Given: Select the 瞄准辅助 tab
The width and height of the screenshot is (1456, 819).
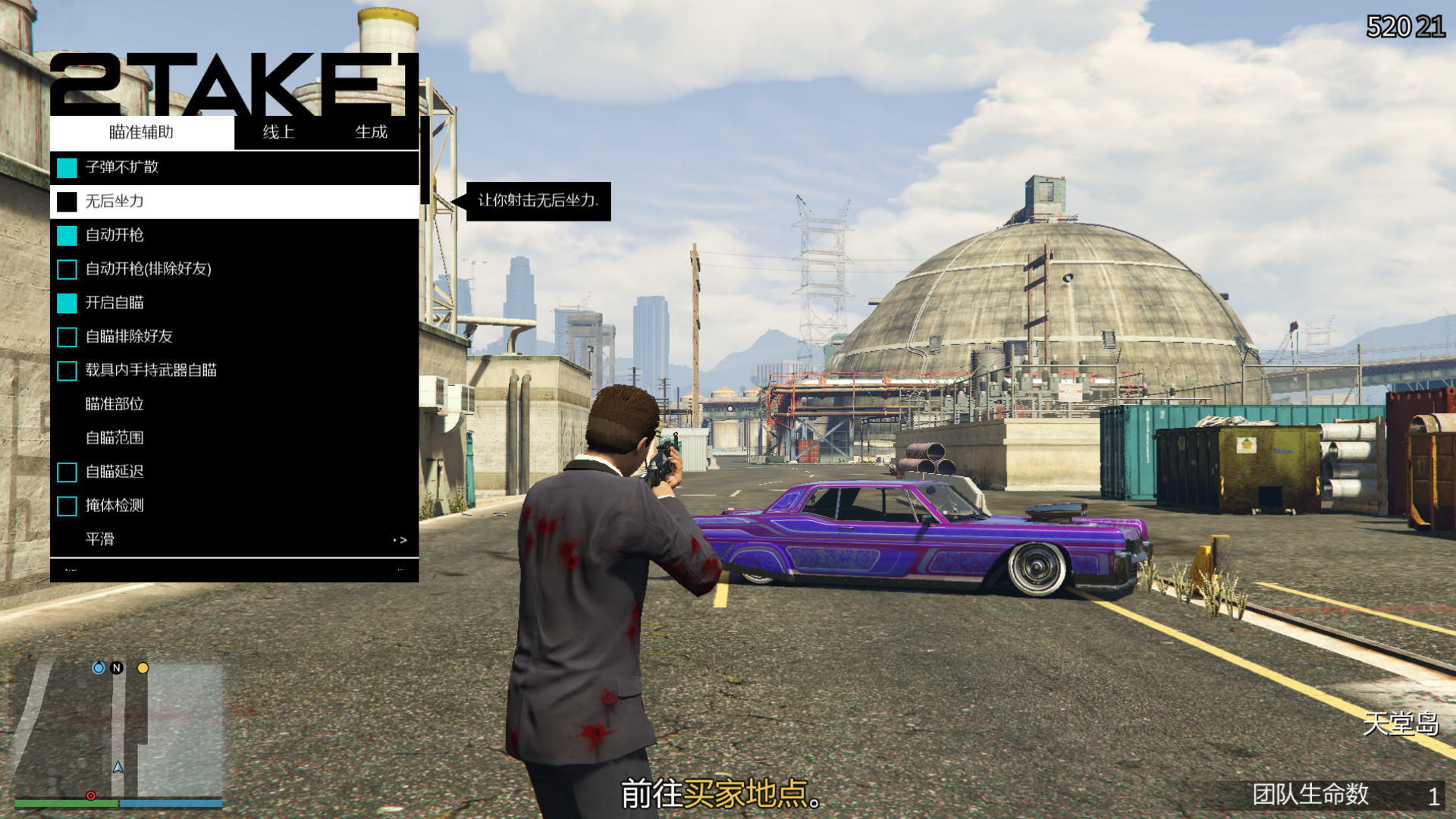Looking at the screenshot, I should [140, 132].
